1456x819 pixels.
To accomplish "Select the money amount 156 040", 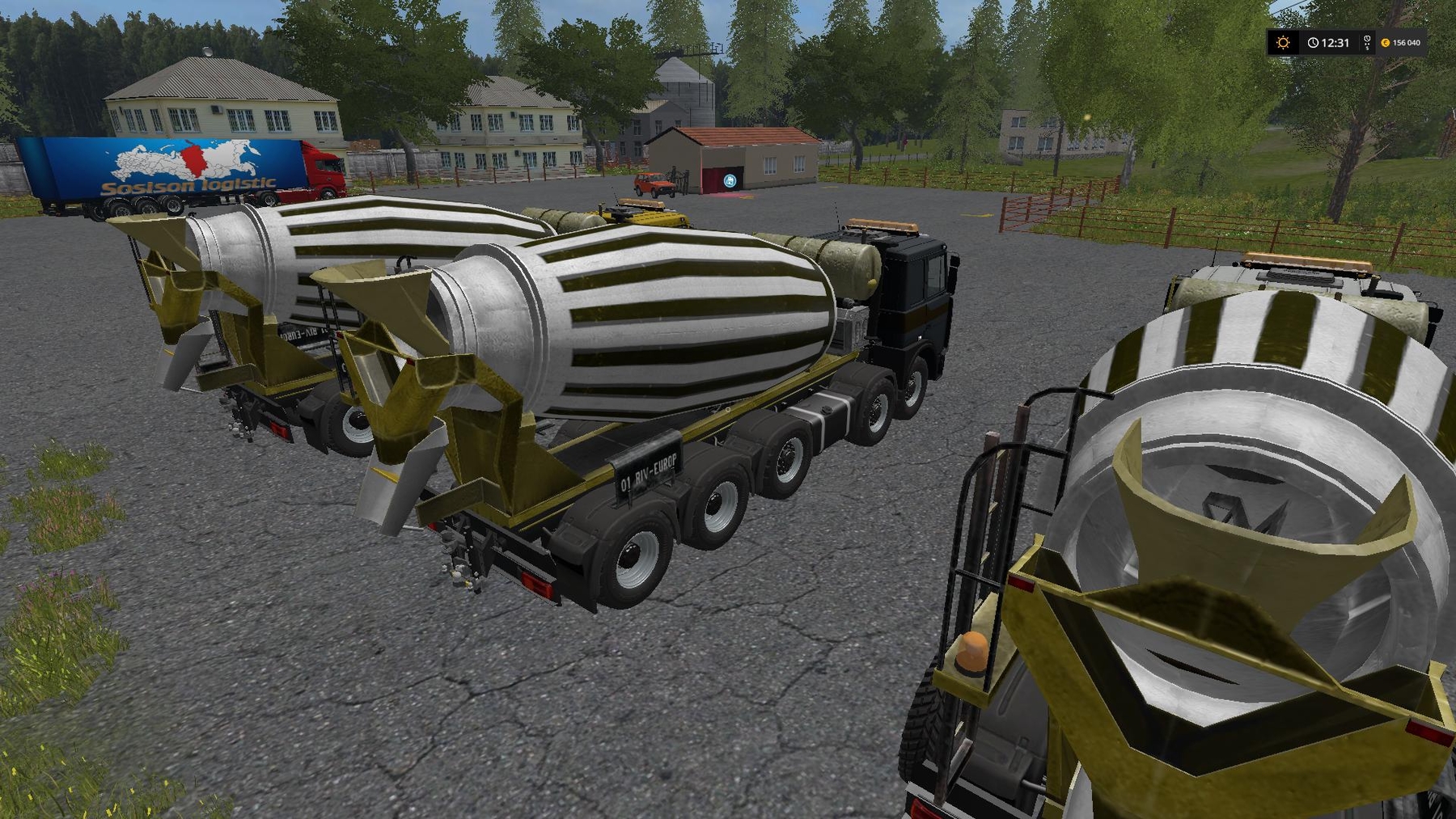I will point(1407,43).
